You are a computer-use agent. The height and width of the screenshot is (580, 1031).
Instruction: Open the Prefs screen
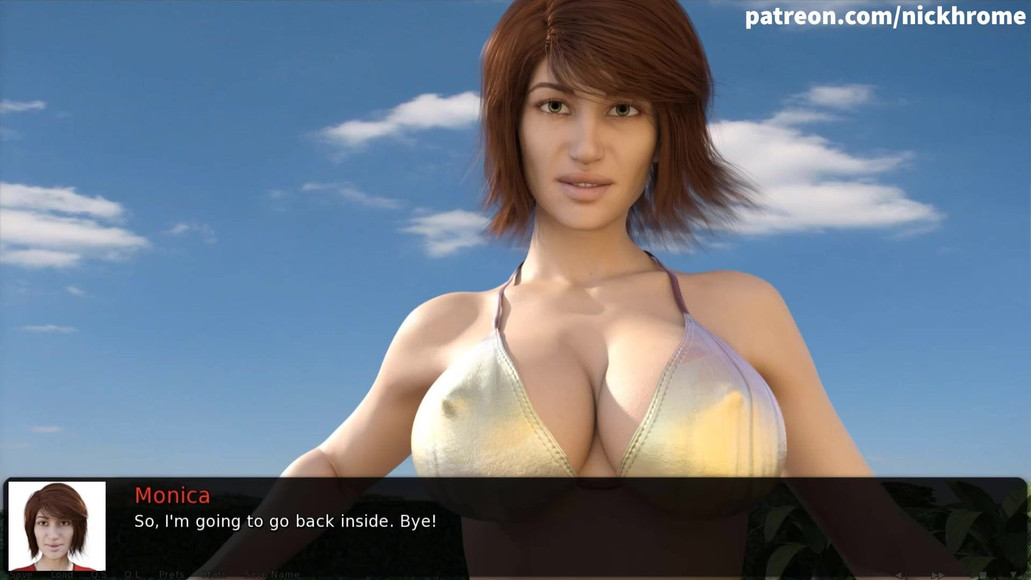(x=172, y=575)
